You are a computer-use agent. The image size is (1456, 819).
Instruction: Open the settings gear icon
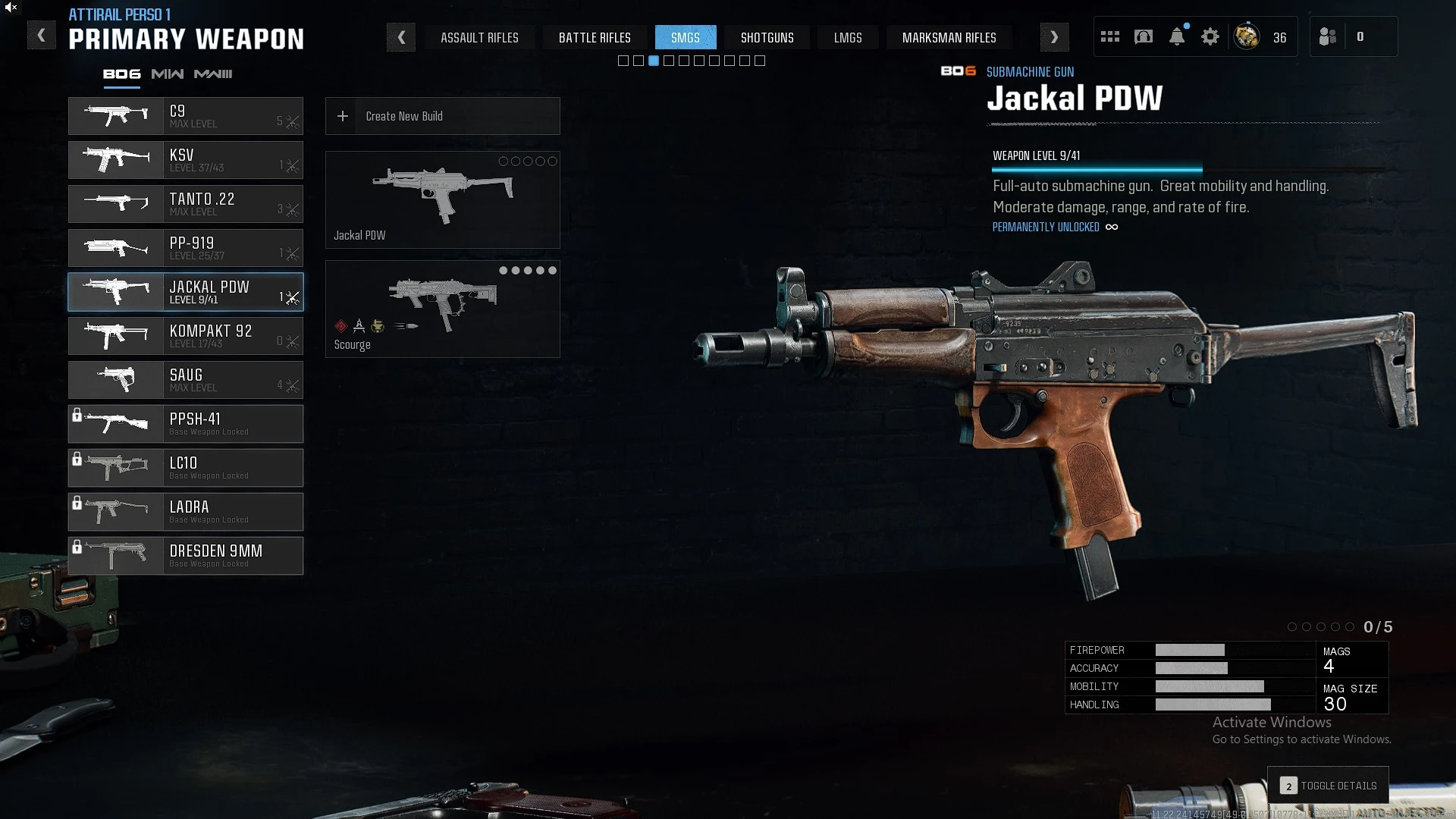pos(1210,36)
